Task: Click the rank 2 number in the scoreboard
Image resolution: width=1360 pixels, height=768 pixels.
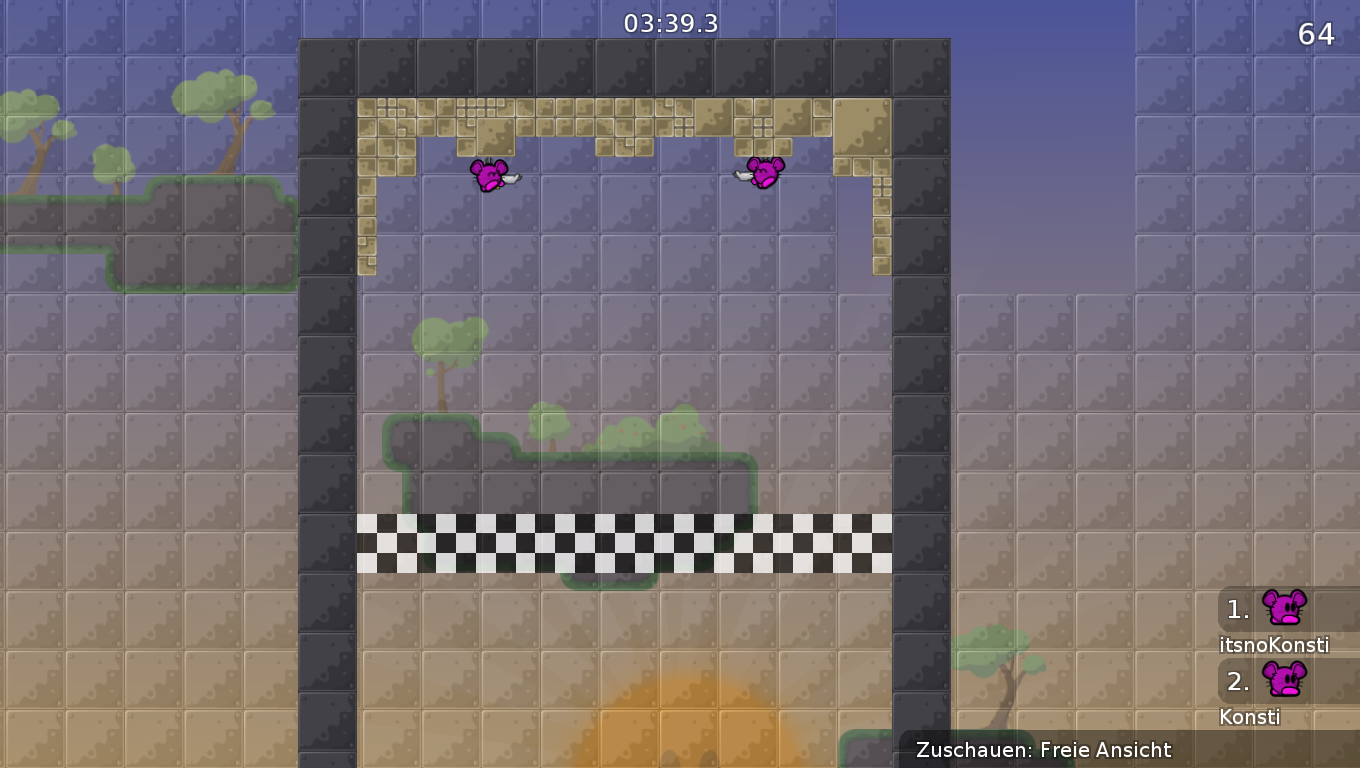Action: [x=1238, y=683]
